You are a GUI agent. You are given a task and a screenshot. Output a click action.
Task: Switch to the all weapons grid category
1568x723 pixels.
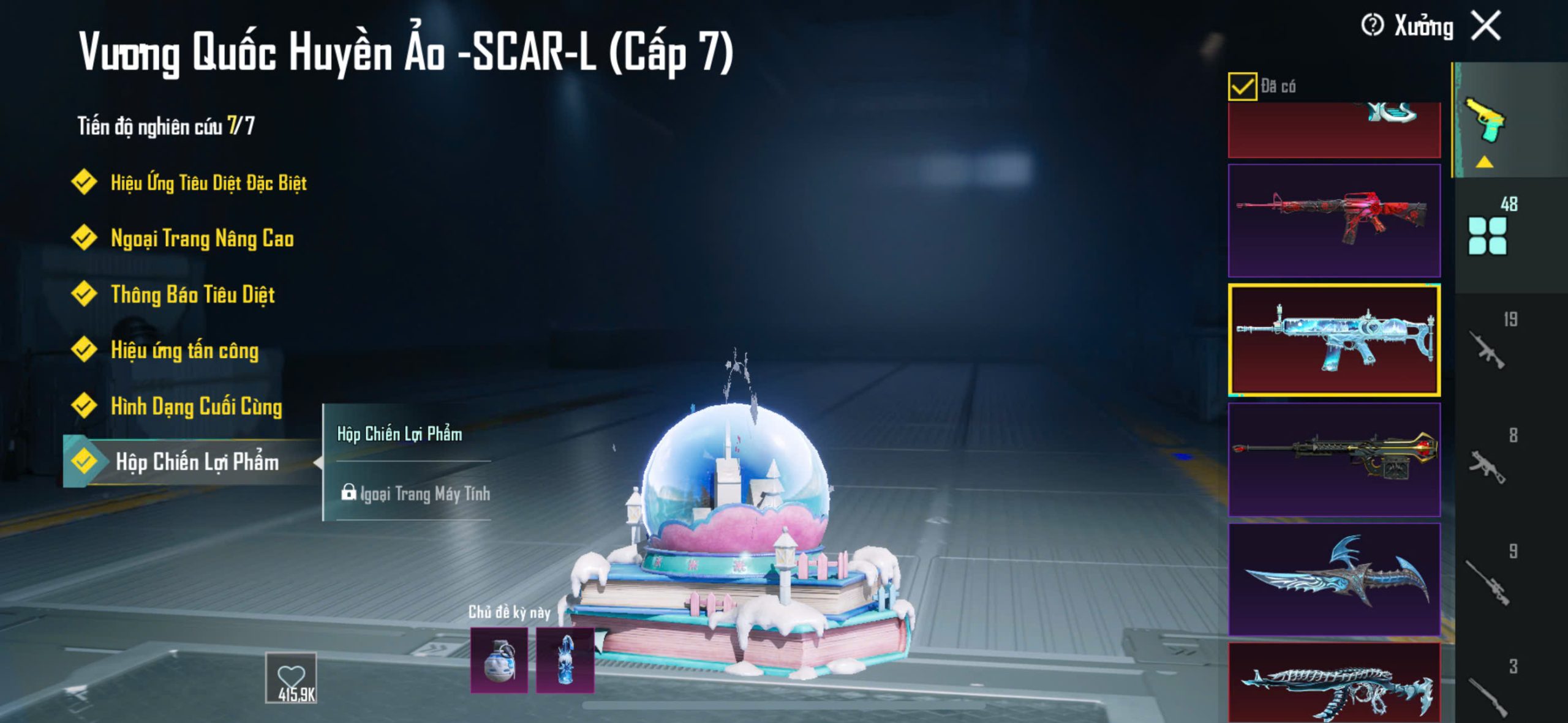[x=1487, y=236]
